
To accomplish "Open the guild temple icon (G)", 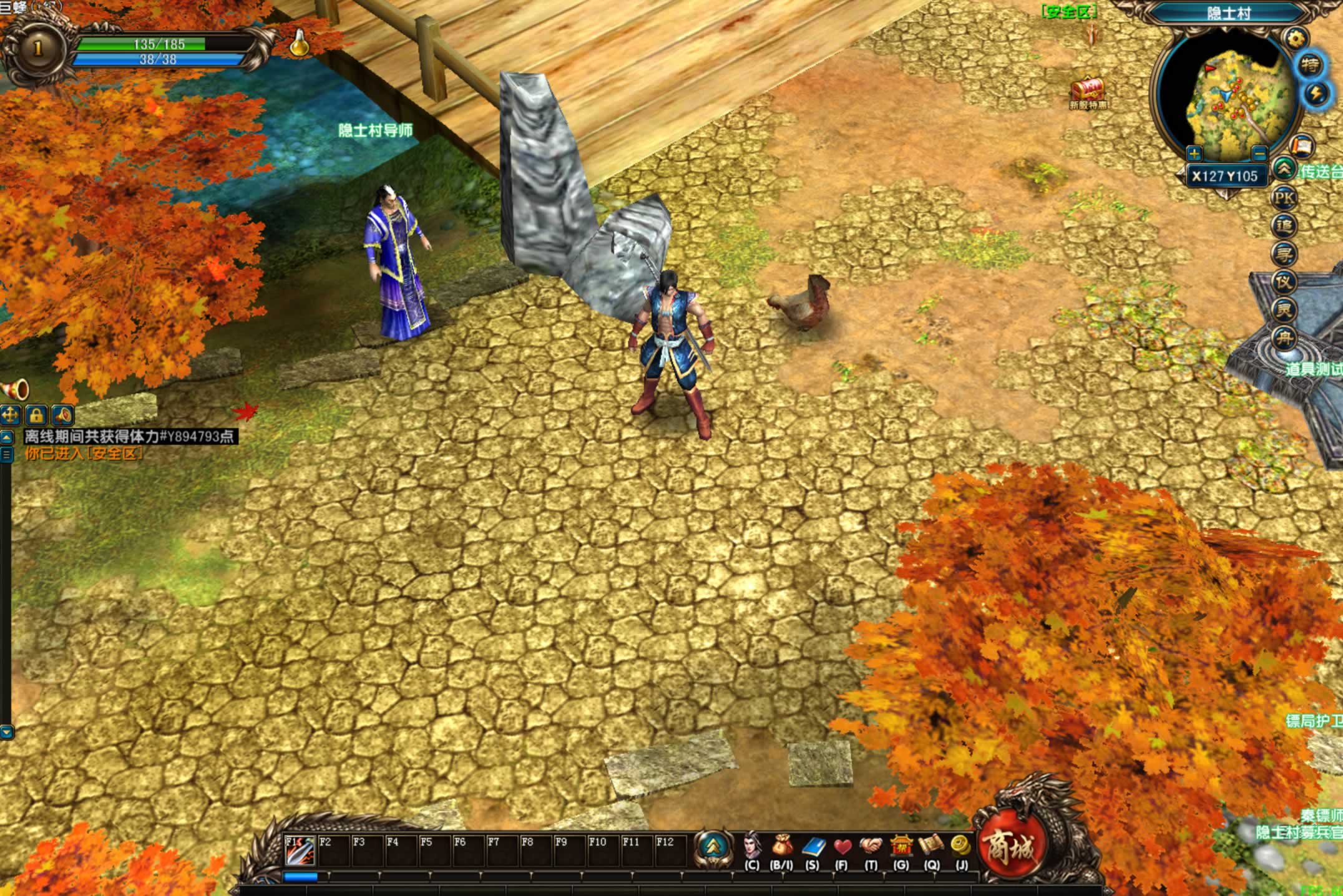I will coord(901,846).
